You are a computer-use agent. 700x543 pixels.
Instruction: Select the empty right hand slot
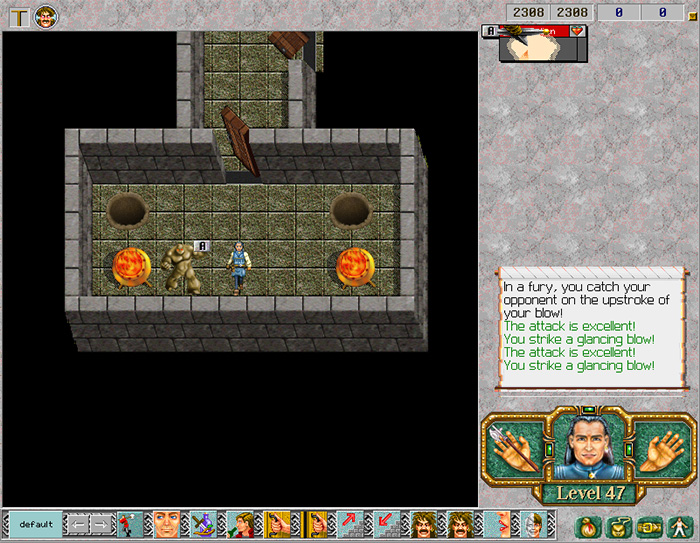tap(660, 445)
